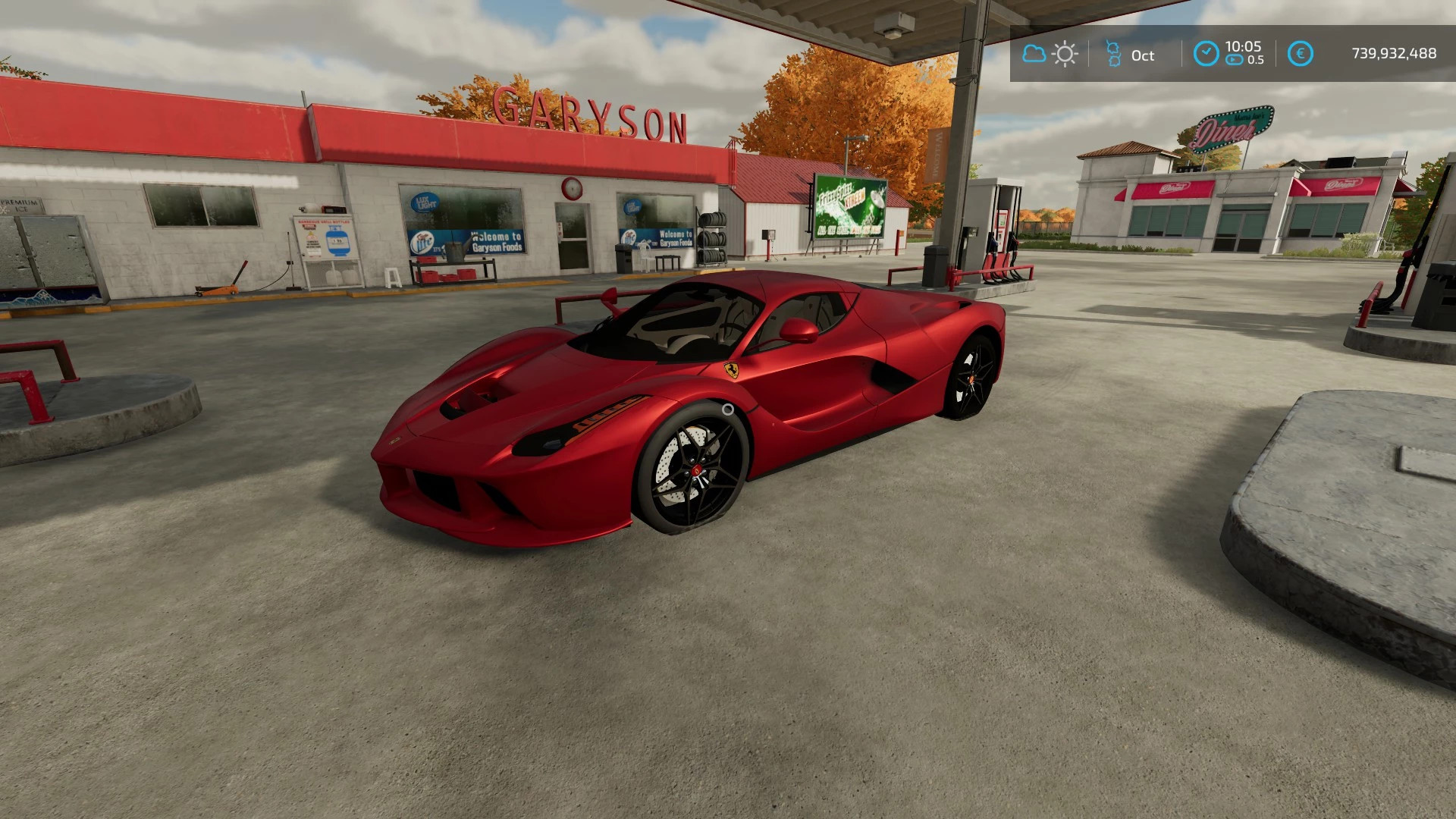Screen dimensions: 1456x819
Task: Click the Oct month label in the HUD
Action: (x=1142, y=55)
